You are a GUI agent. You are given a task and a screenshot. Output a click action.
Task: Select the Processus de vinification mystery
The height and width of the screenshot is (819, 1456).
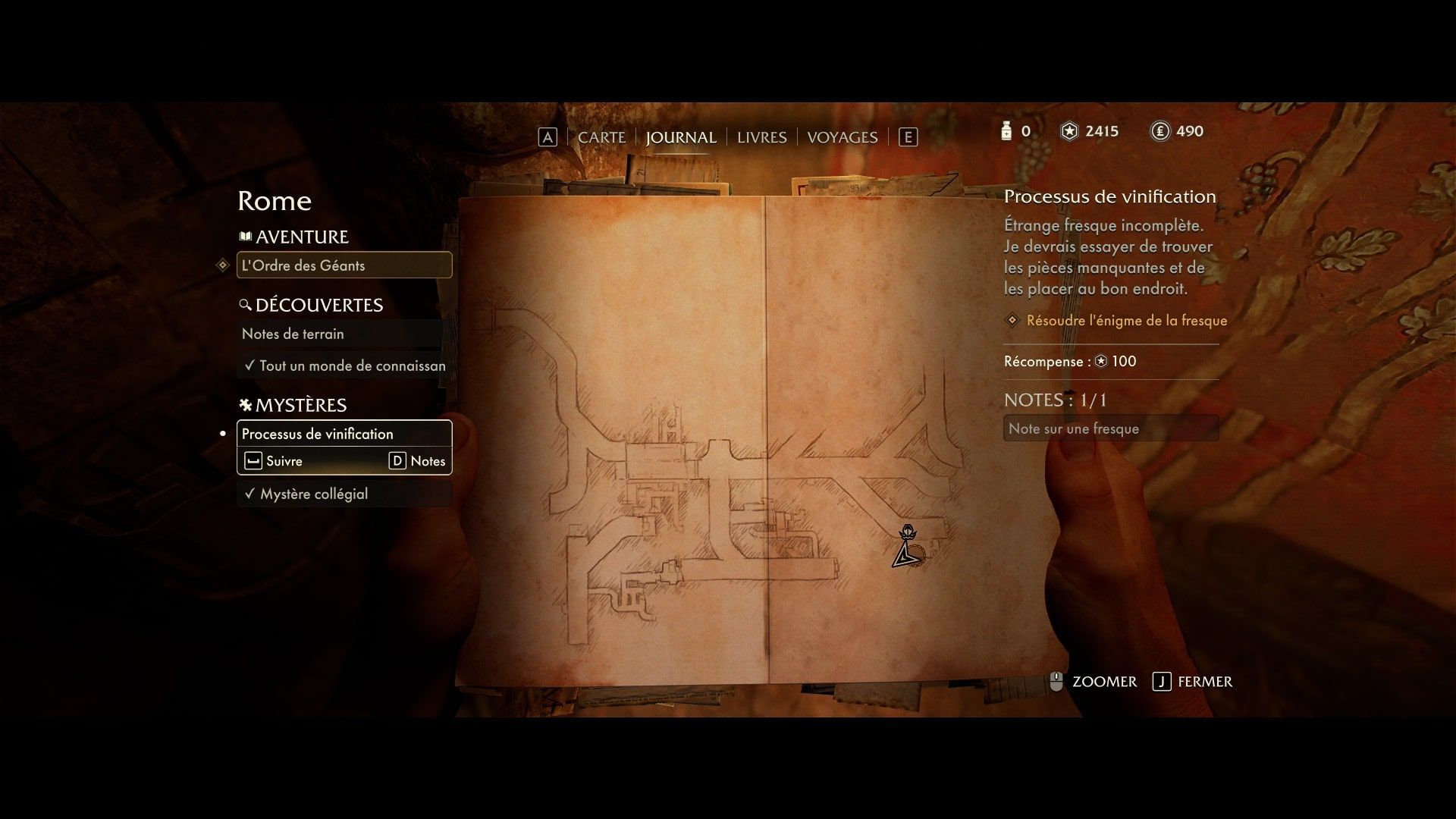pyautogui.click(x=344, y=434)
